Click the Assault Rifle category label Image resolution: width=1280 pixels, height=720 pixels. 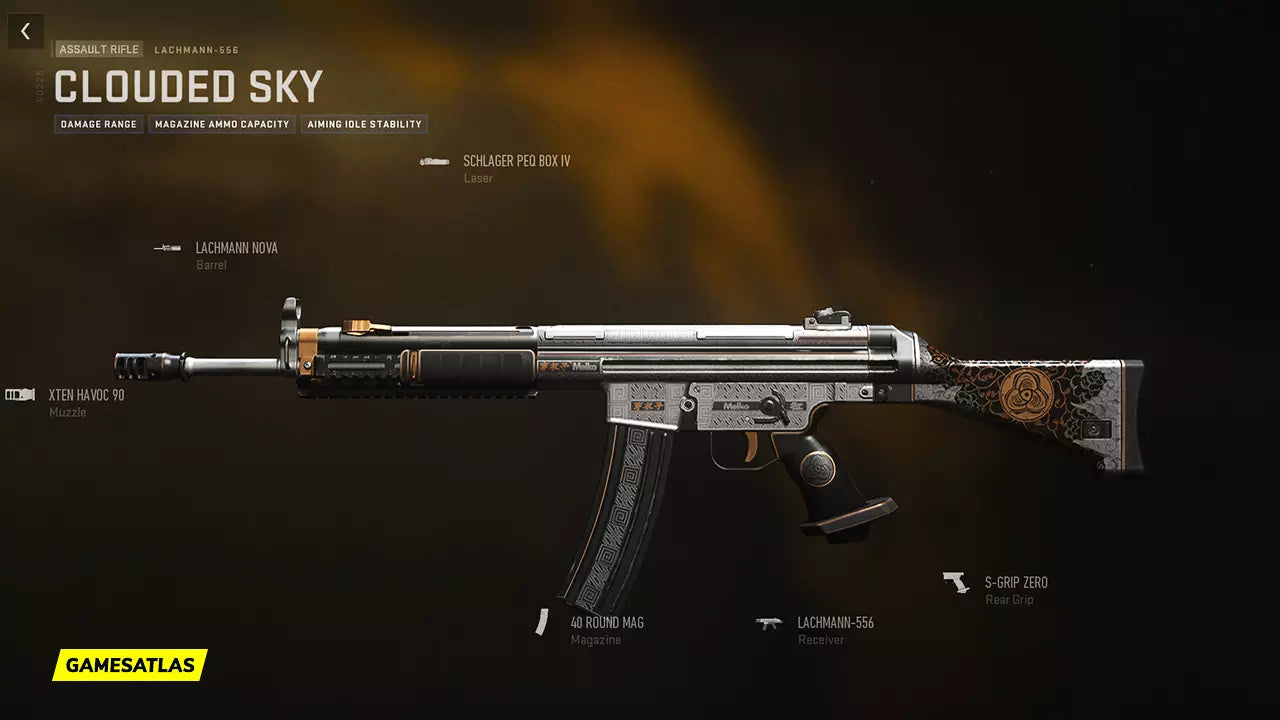99,50
